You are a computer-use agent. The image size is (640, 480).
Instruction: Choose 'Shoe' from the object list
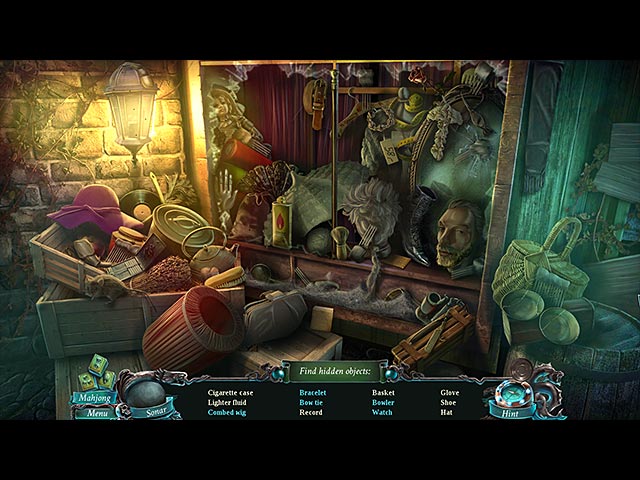point(449,402)
